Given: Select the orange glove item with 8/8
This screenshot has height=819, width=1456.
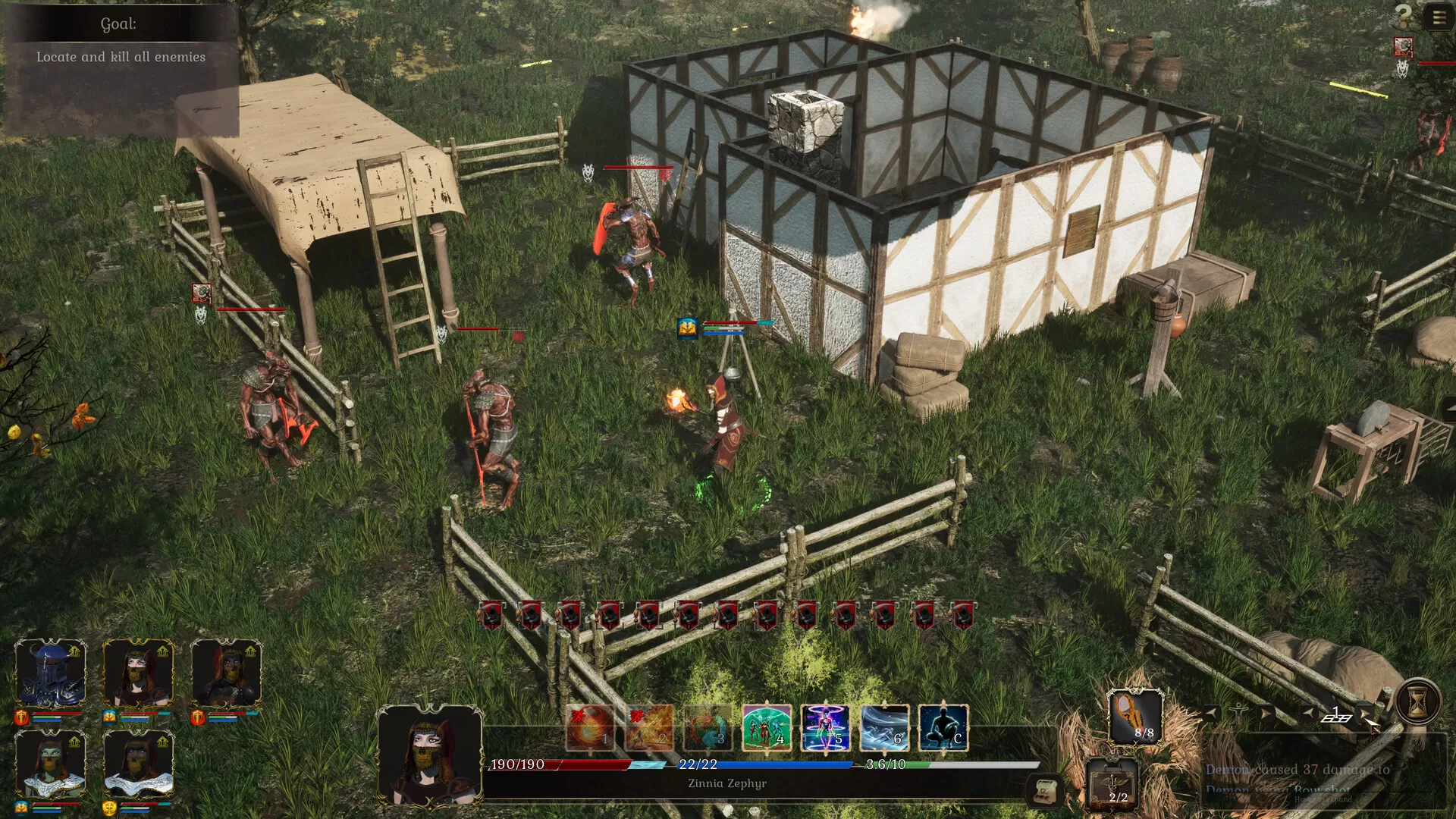Looking at the screenshot, I should [x=1135, y=716].
